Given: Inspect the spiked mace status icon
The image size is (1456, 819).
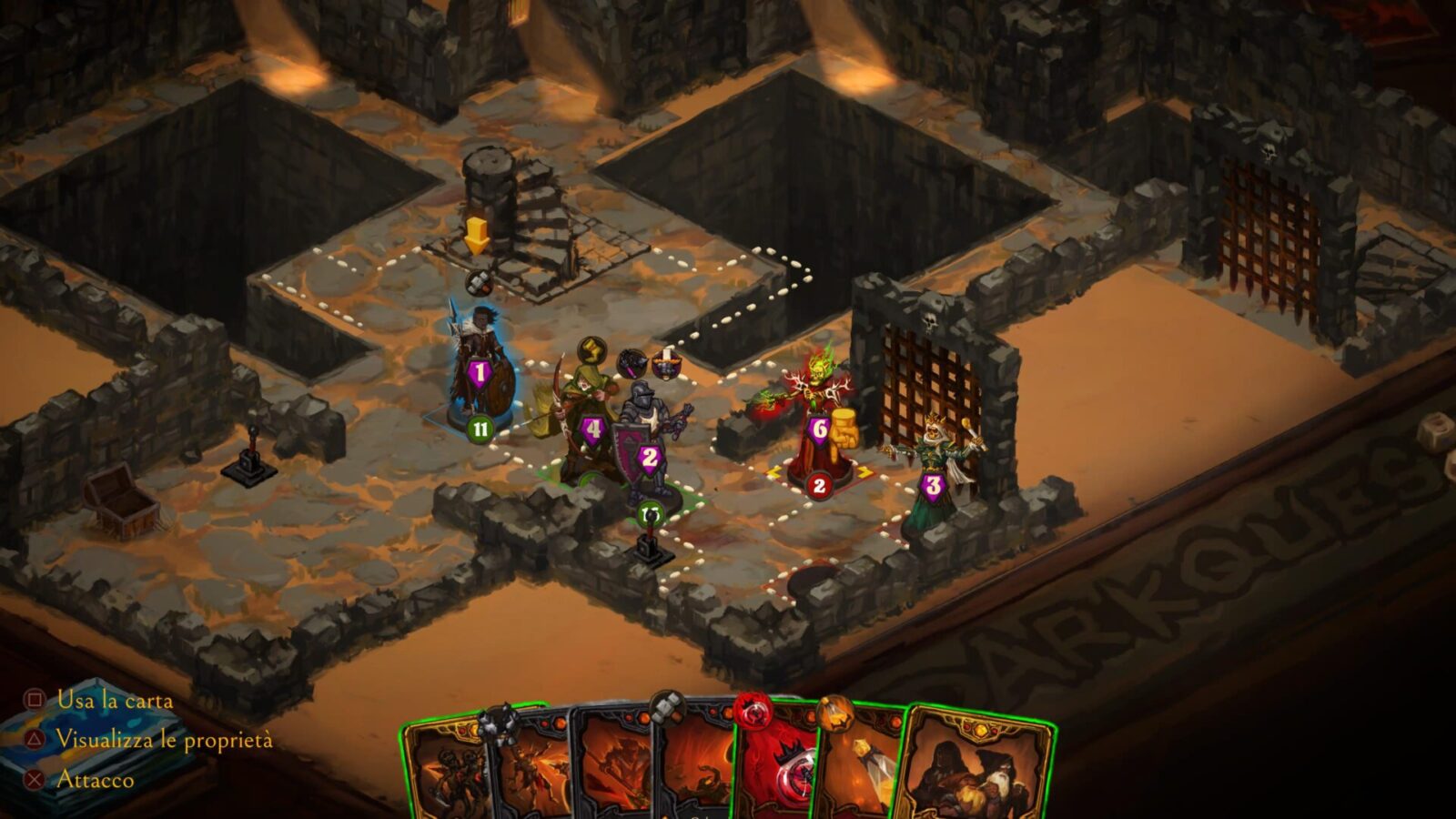Looking at the screenshot, I should click(x=632, y=363).
